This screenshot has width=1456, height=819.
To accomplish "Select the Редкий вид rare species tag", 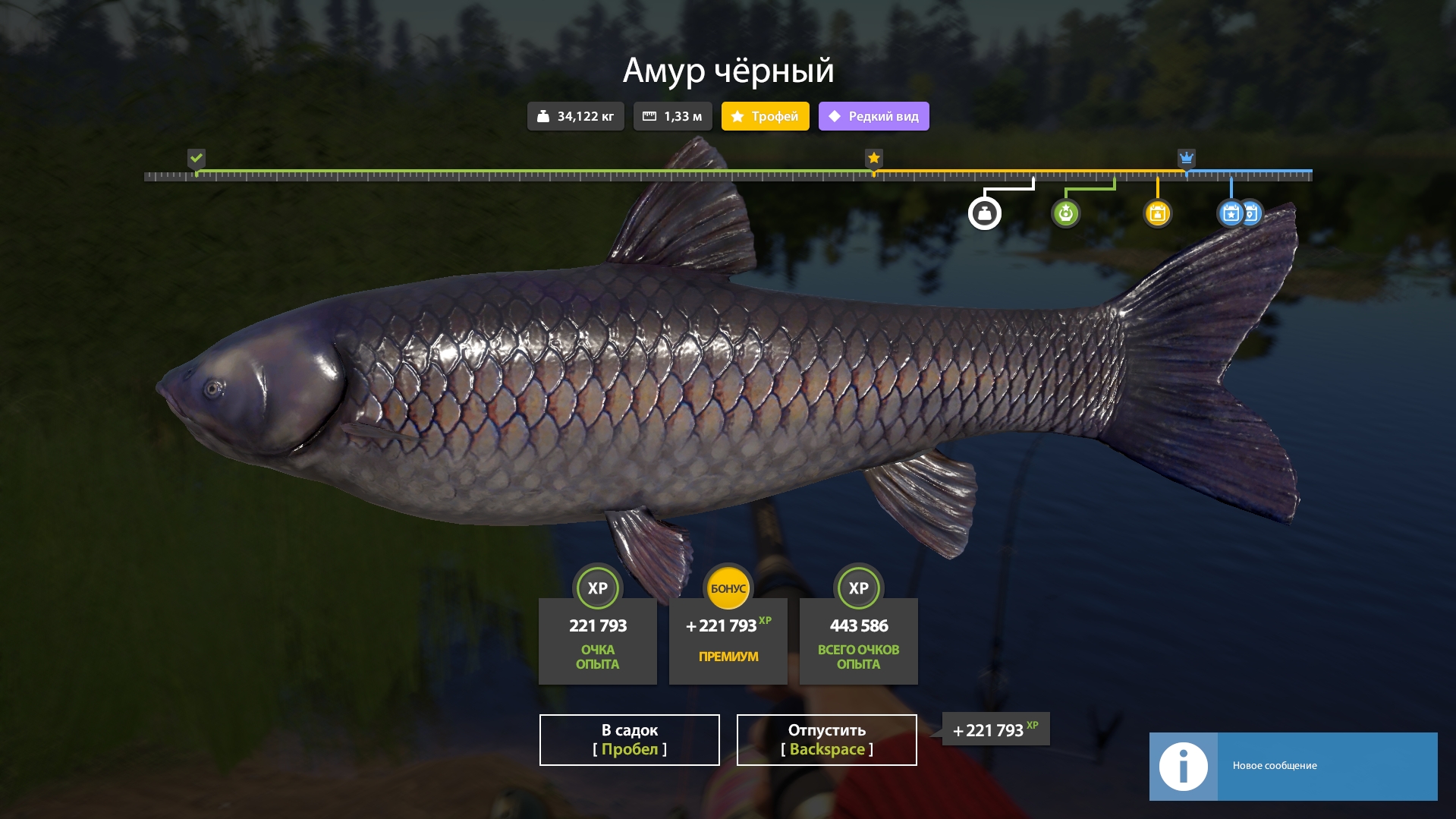I will [x=873, y=116].
